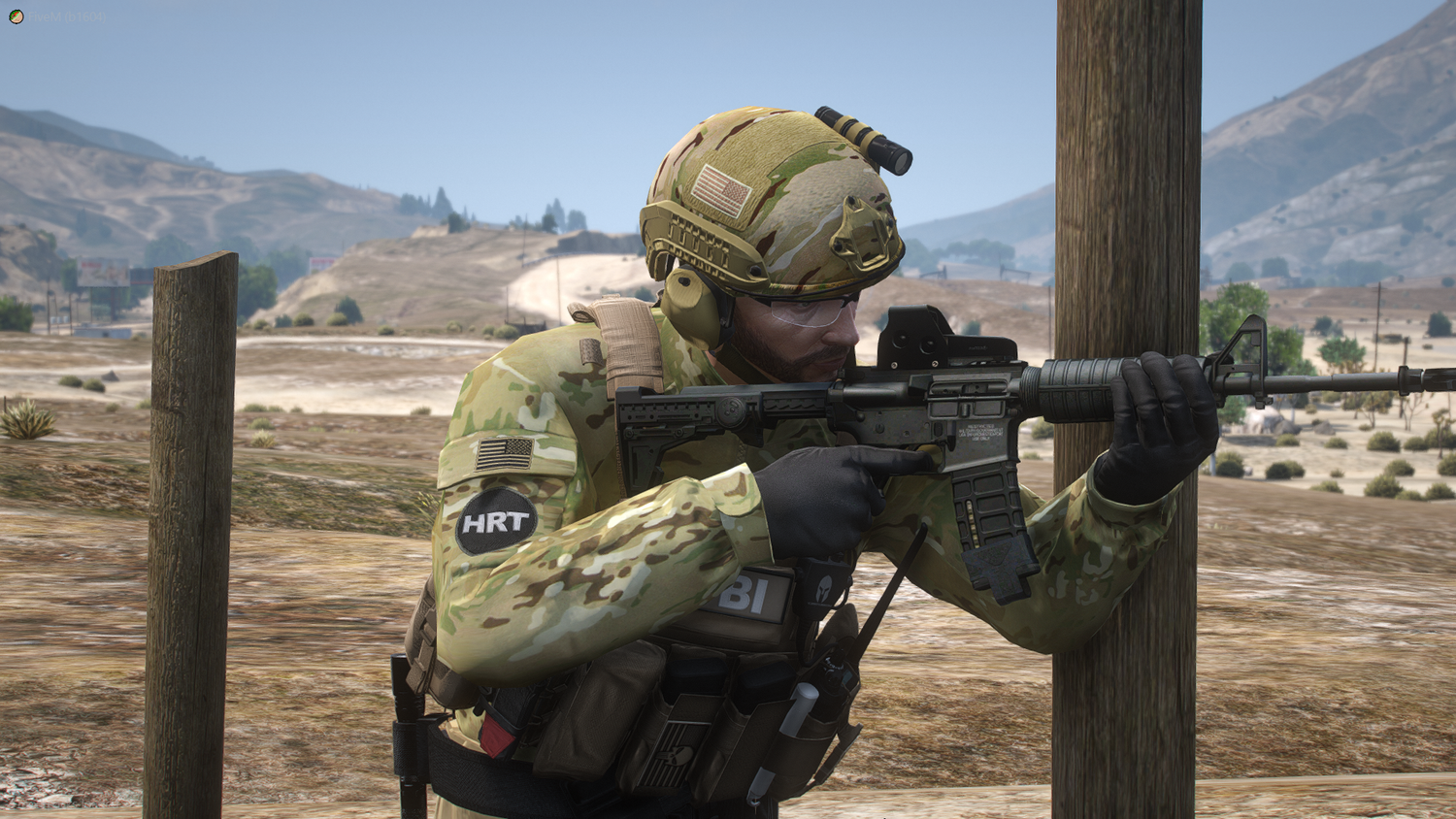Click the FiveM taco logo watermark
Image resolution: width=1456 pixels, height=819 pixels.
(16, 16)
